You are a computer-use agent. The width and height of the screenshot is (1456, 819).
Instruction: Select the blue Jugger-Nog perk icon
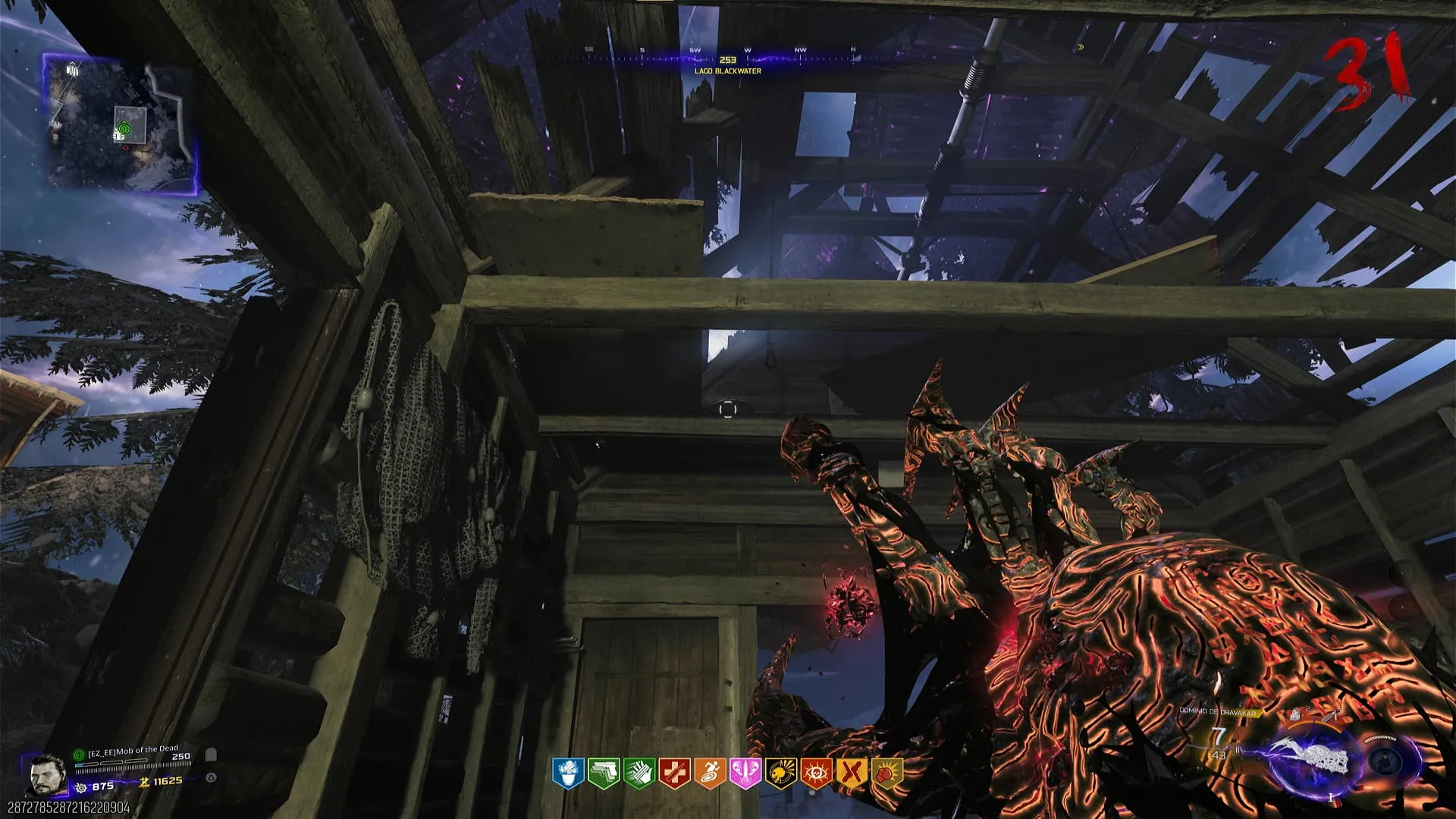click(567, 773)
